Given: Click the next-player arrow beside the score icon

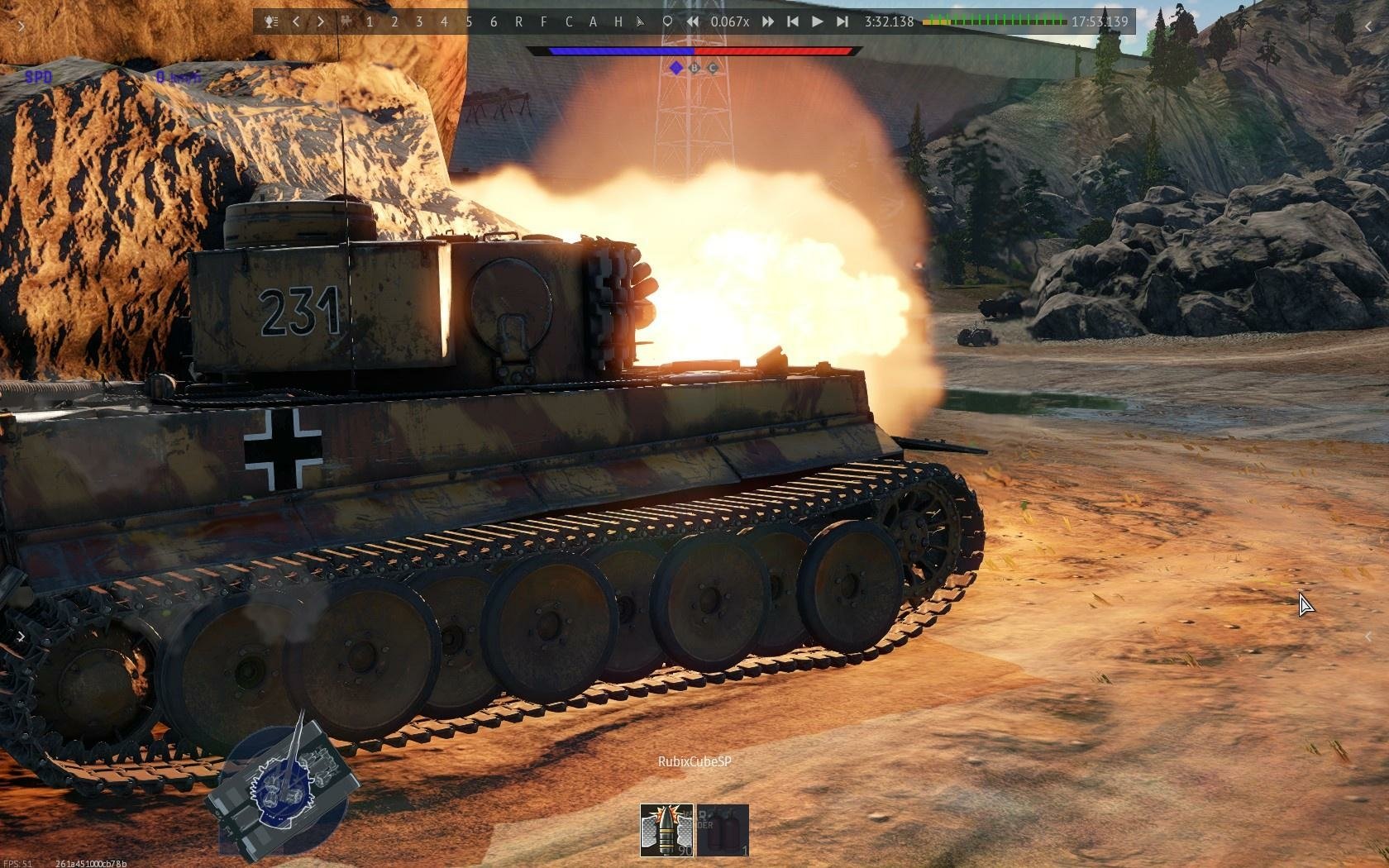Looking at the screenshot, I should tap(319, 22).
